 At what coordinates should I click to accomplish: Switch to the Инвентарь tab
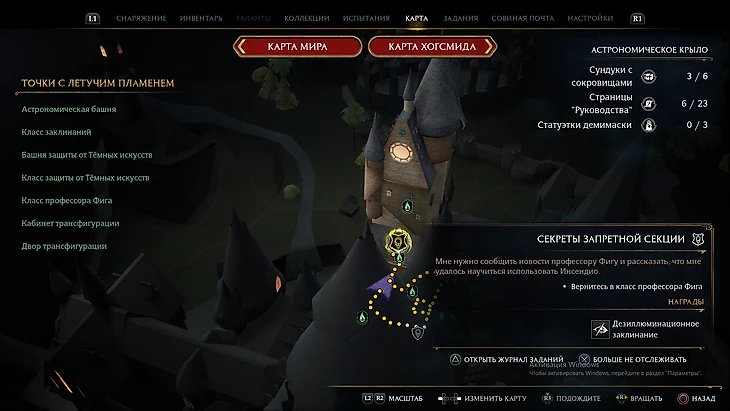coord(200,18)
